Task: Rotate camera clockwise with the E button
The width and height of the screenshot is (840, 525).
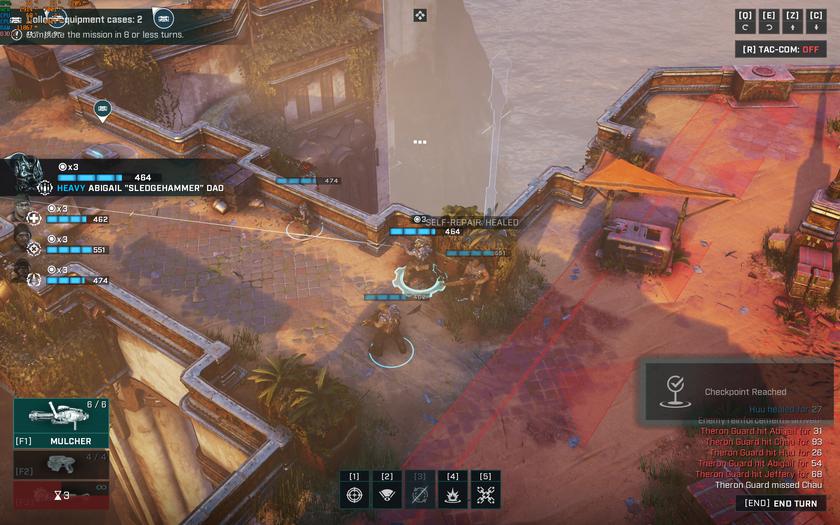Action: point(769,21)
